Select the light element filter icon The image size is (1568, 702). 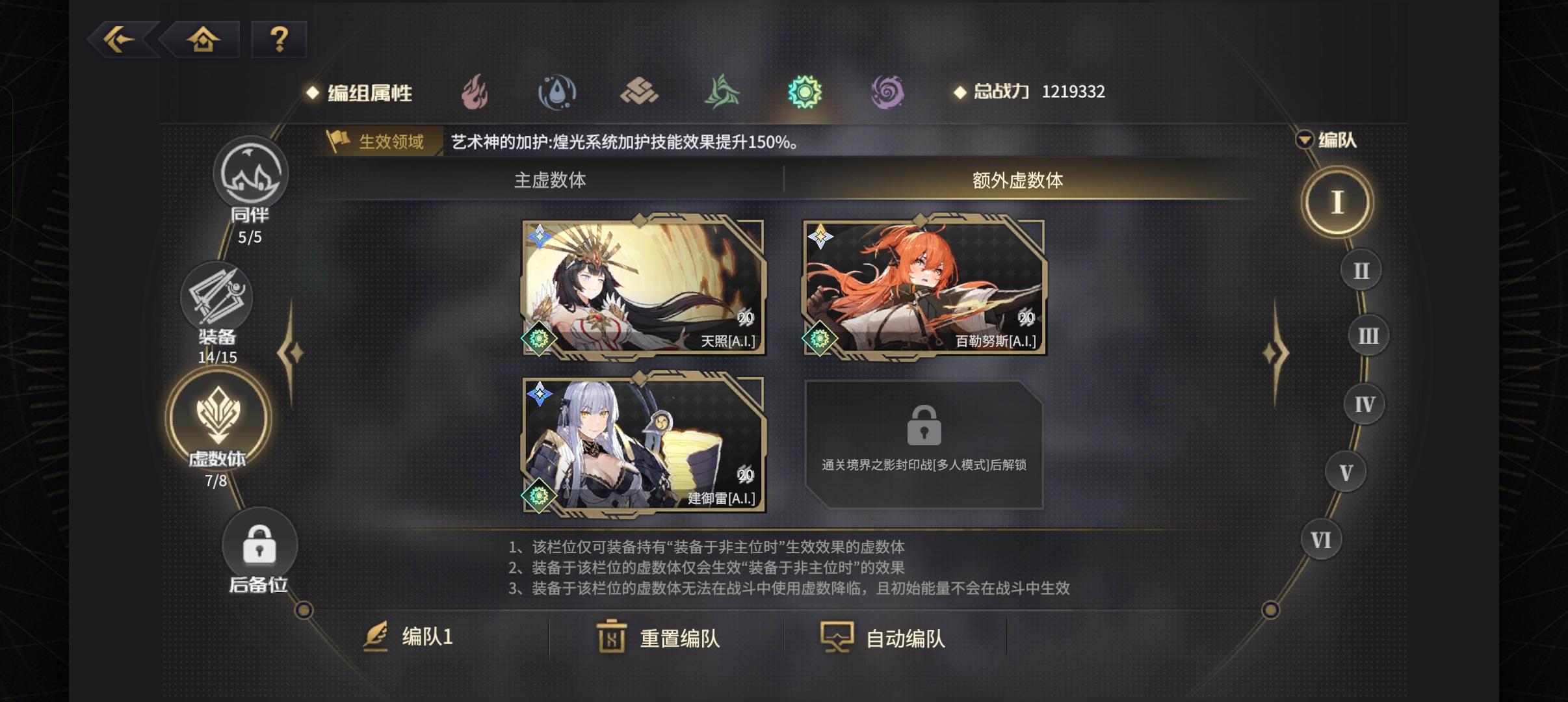pos(805,92)
